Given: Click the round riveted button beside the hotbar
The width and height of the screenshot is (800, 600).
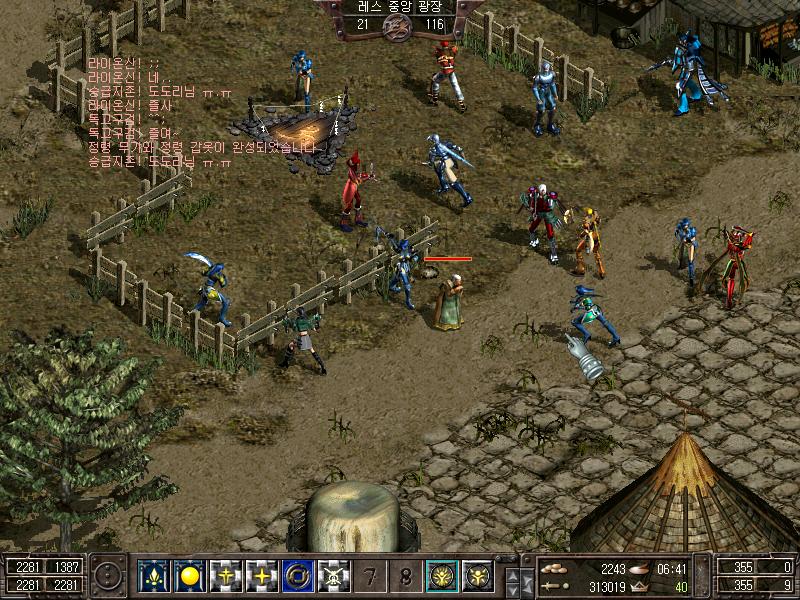Looking at the screenshot, I should tap(109, 577).
